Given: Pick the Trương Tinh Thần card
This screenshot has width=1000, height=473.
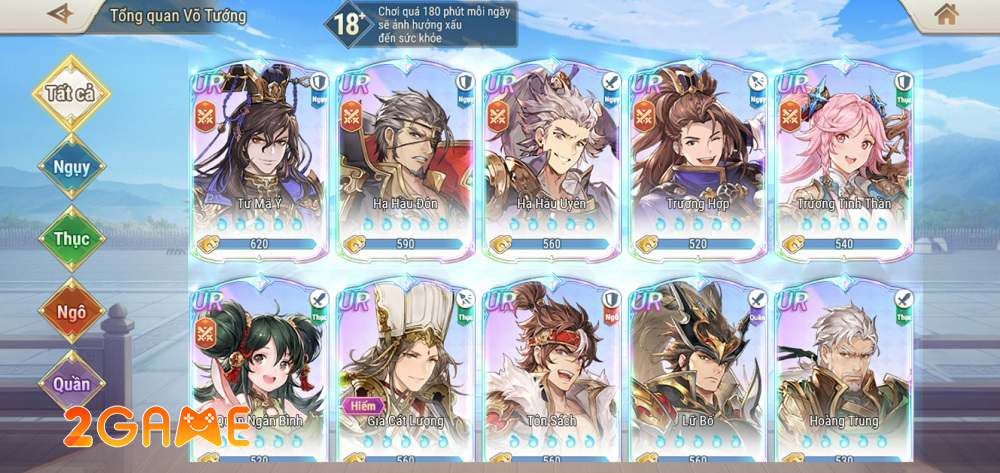Looking at the screenshot, I should pos(843,160).
